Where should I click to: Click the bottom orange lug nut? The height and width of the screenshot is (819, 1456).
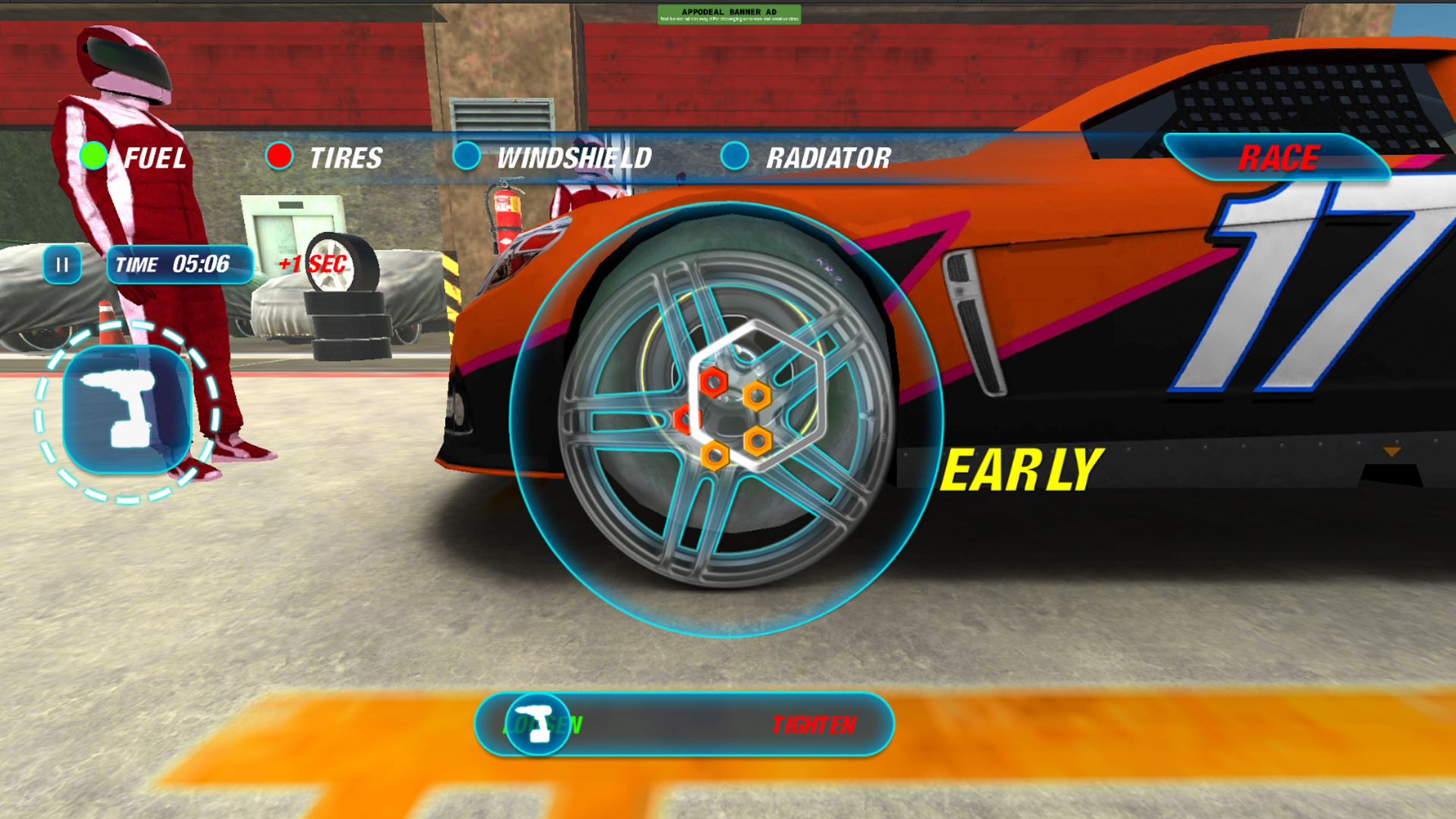(x=715, y=456)
